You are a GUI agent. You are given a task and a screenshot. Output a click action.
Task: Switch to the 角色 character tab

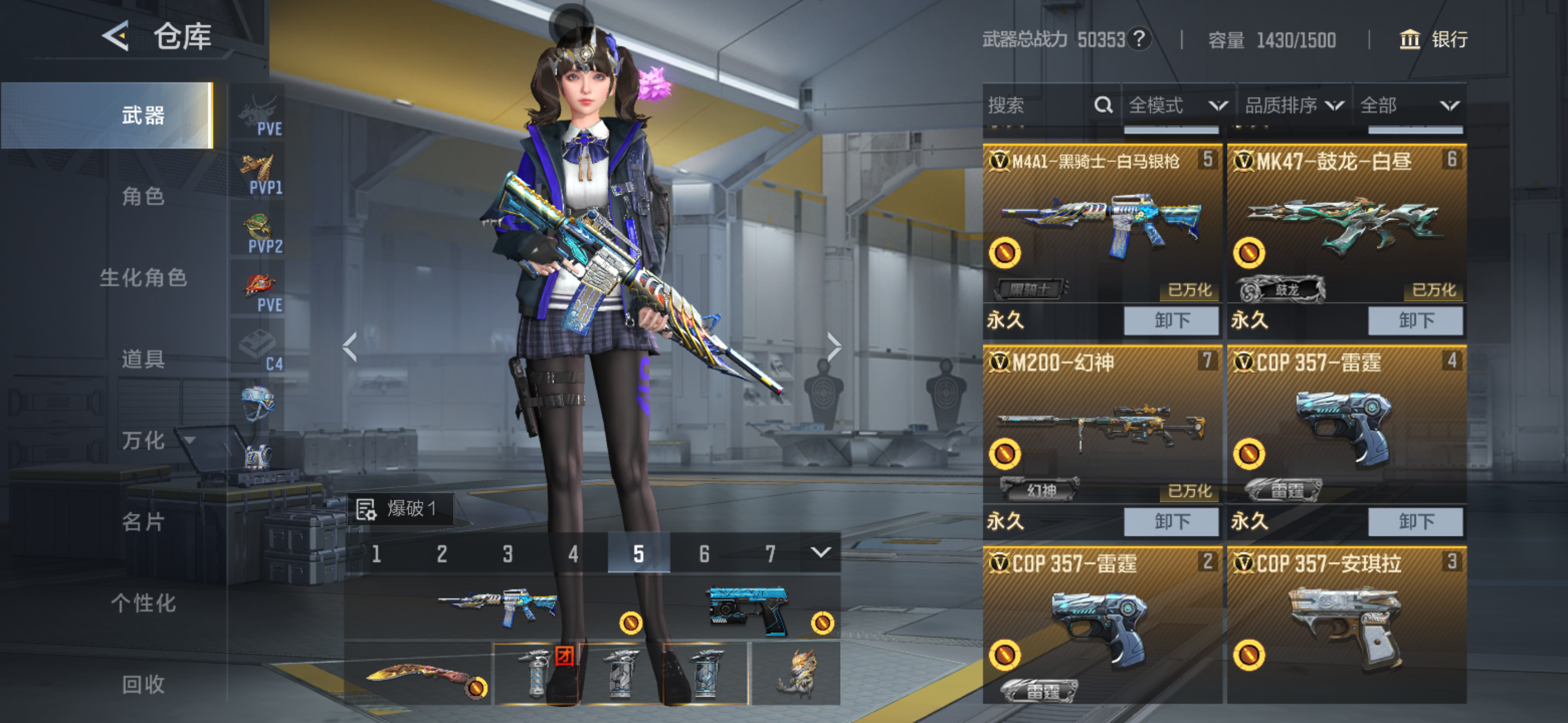143,197
